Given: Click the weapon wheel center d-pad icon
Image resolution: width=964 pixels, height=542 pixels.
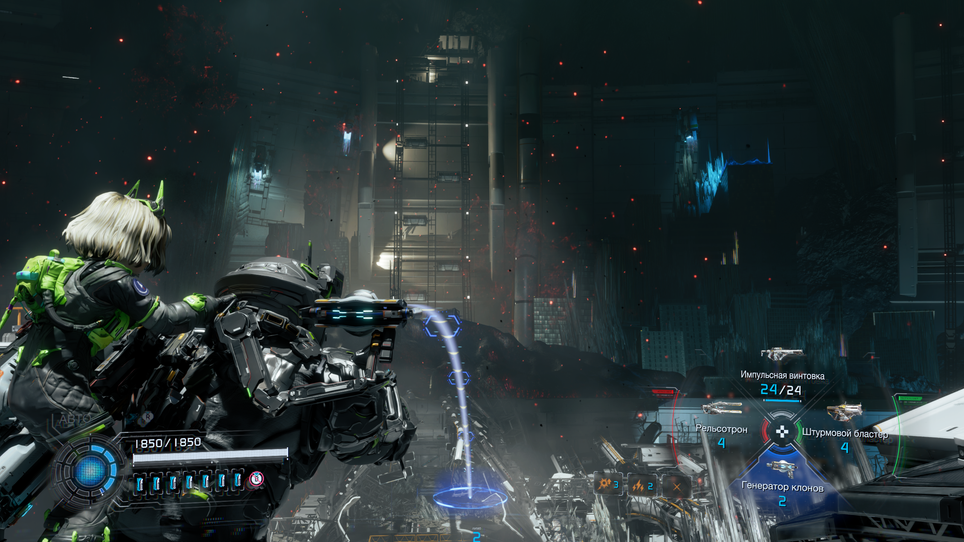Looking at the screenshot, I should pyautogui.click(x=781, y=432).
